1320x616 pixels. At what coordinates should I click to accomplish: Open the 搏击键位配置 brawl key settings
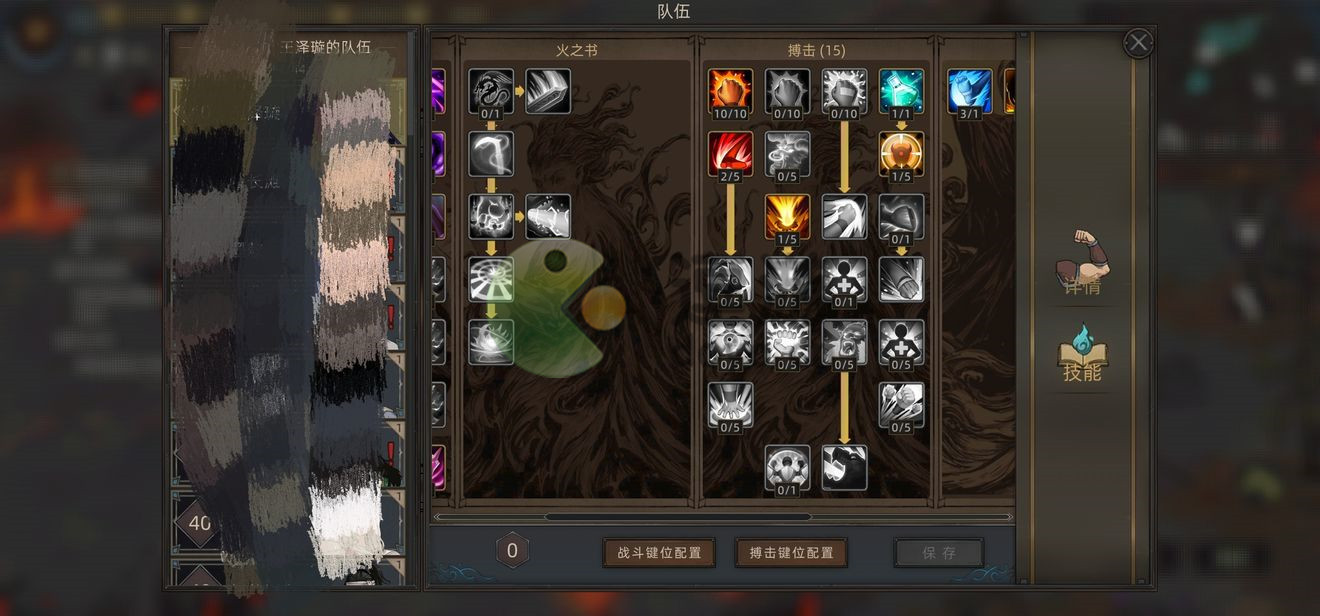(791, 553)
